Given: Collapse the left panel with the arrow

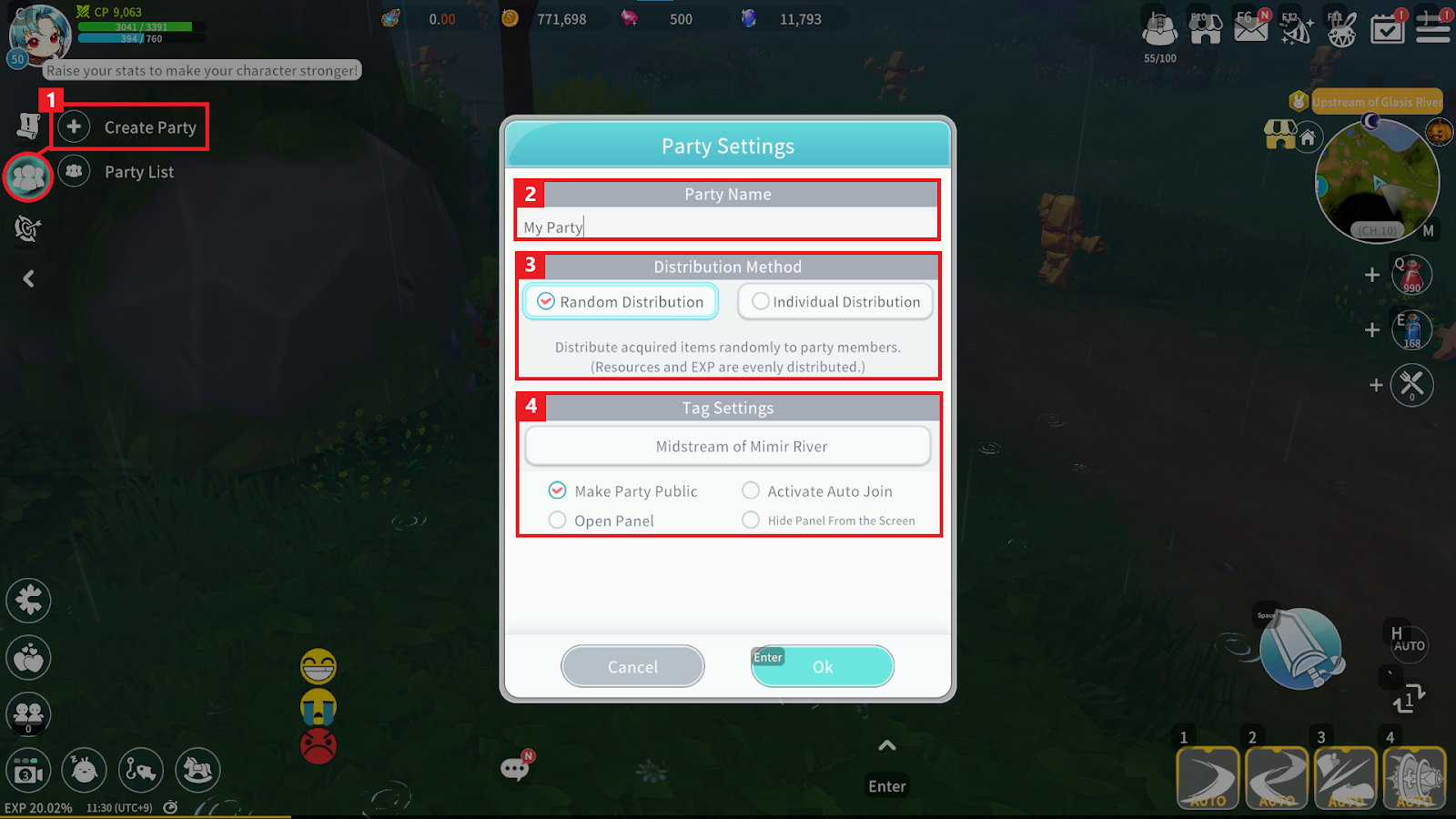Looking at the screenshot, I should [28, 278].
